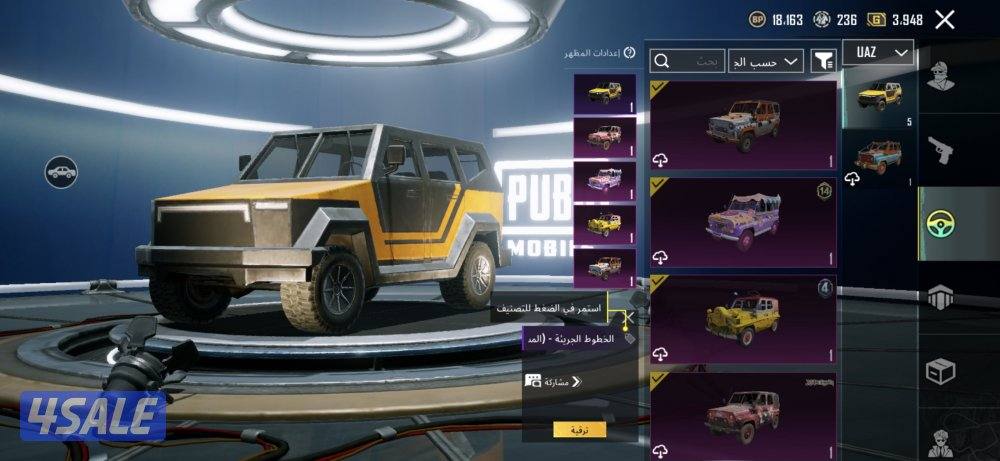Switch to the outfit character tab
This screenshot has height=461, width=1000.
(x=940, y=76)
